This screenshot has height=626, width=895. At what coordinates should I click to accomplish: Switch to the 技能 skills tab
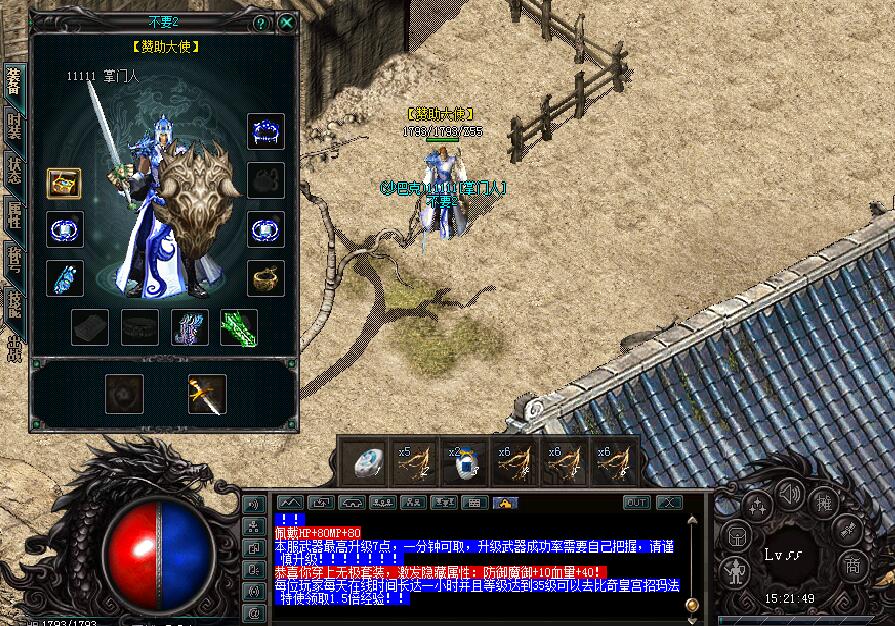pos(14,302)
